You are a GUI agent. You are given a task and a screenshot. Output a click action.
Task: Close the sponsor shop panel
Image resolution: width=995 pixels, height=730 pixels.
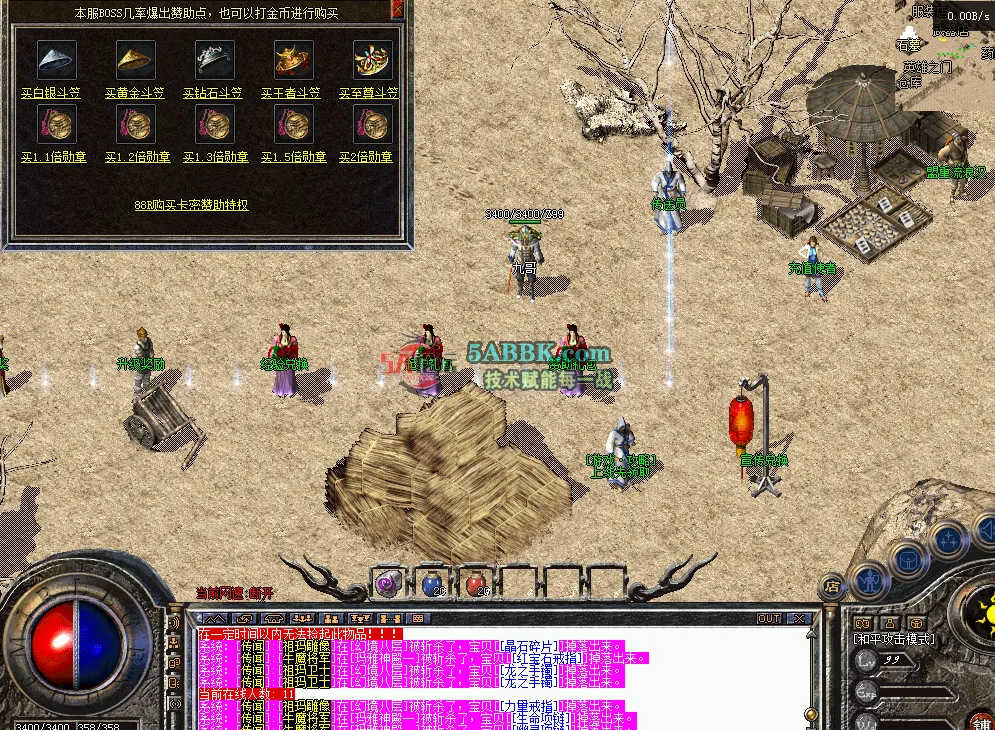(397, 9)
